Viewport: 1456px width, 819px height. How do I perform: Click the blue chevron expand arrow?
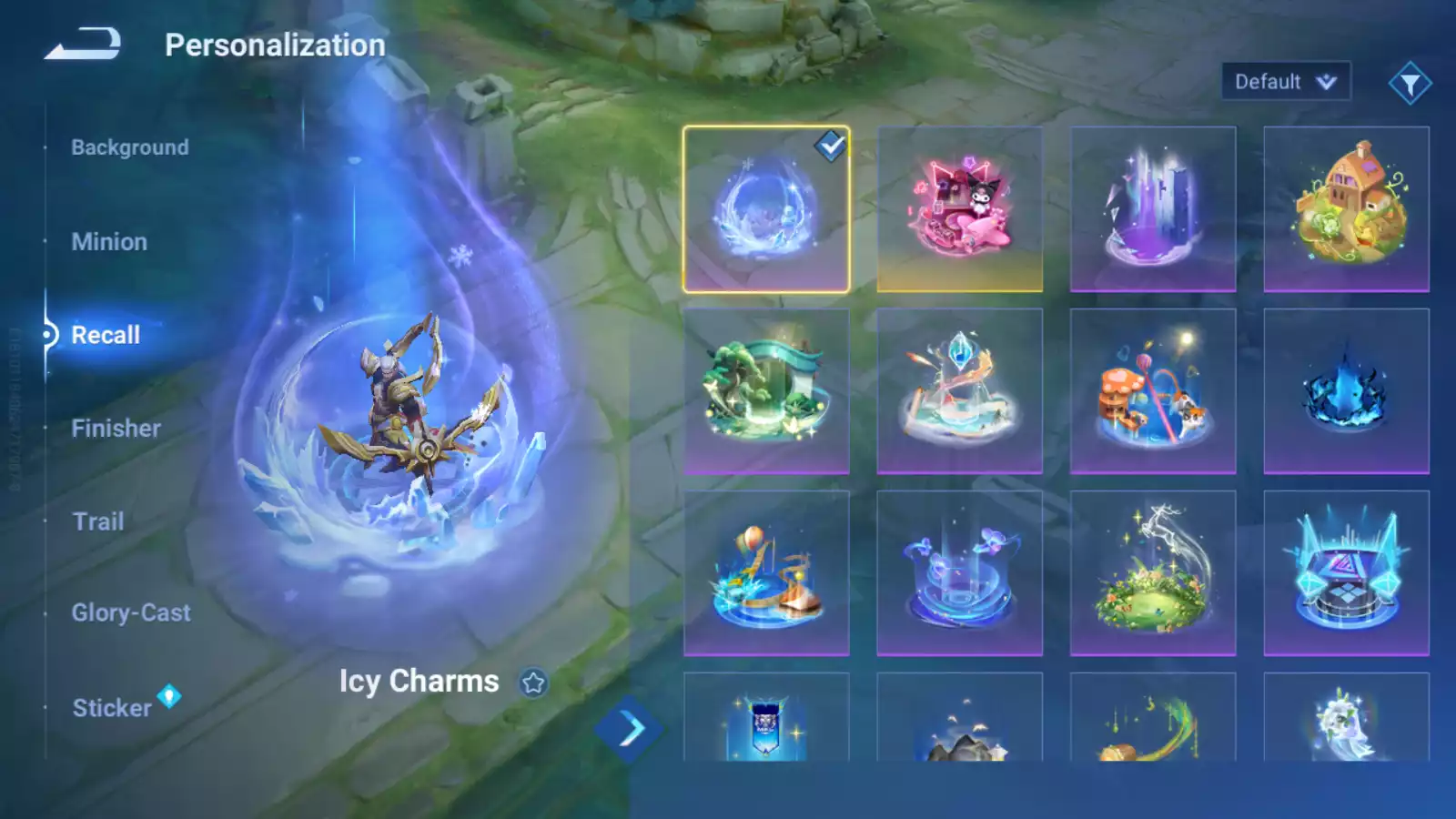tap(629, 729)
